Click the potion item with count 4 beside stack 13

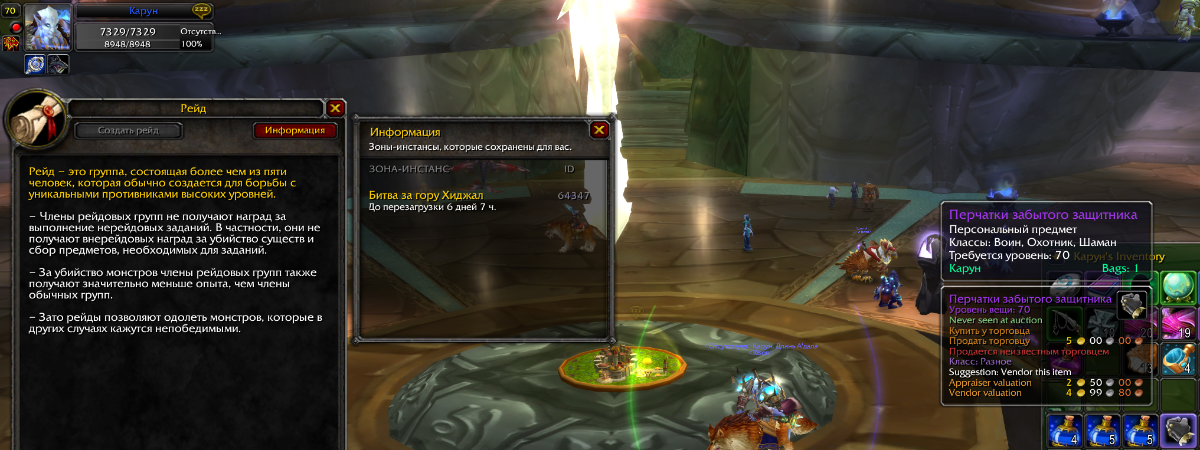click(1177, 359)
